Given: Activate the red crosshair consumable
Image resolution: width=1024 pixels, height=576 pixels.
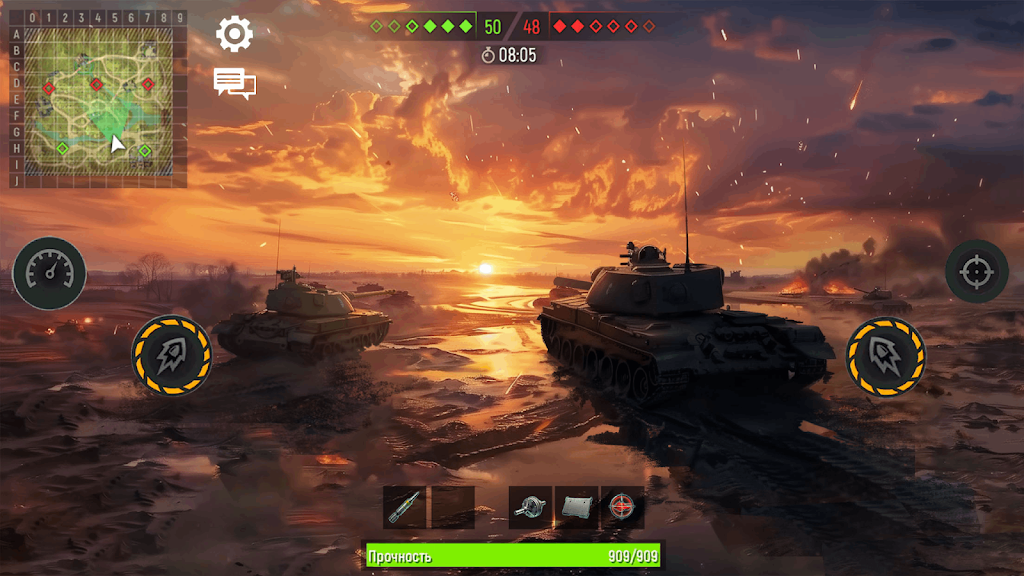Looking at the screenshot, I should click(x=622, y=507).
